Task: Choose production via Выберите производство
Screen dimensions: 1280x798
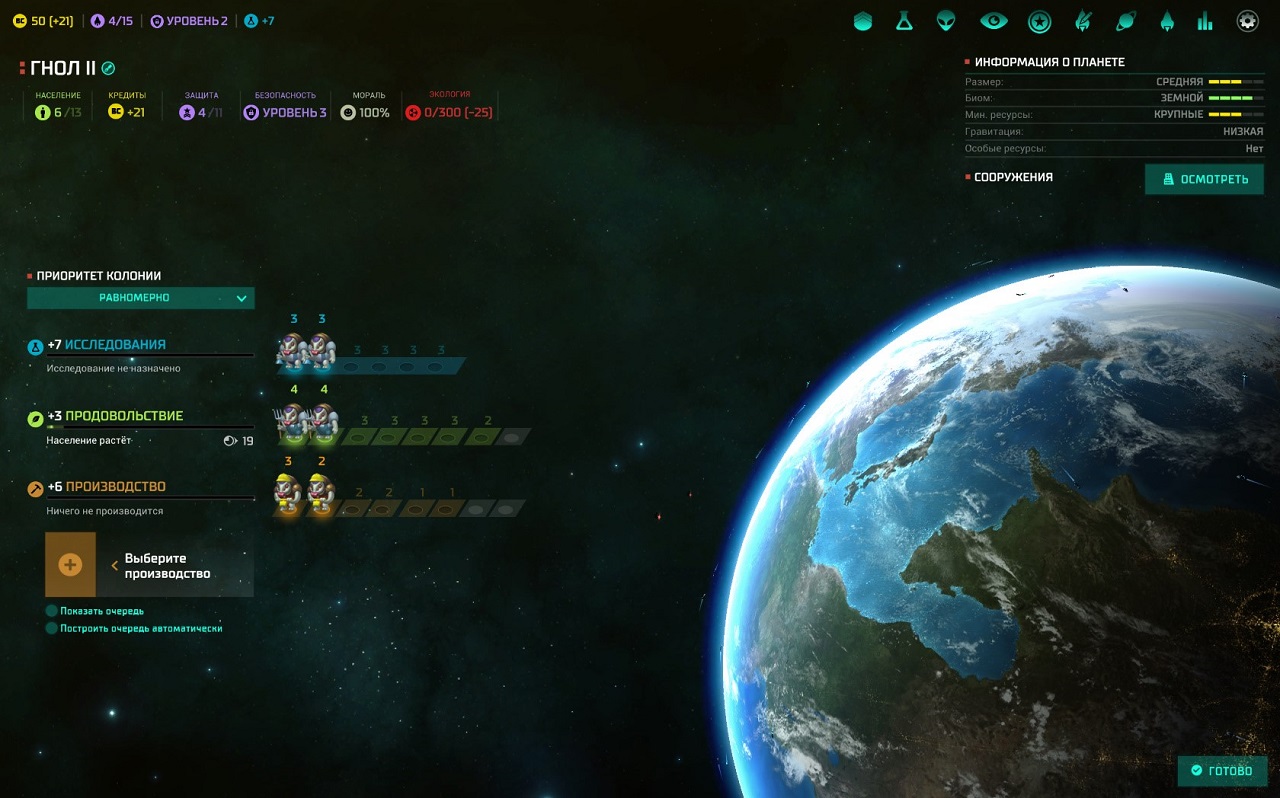Action: [149, 566]
